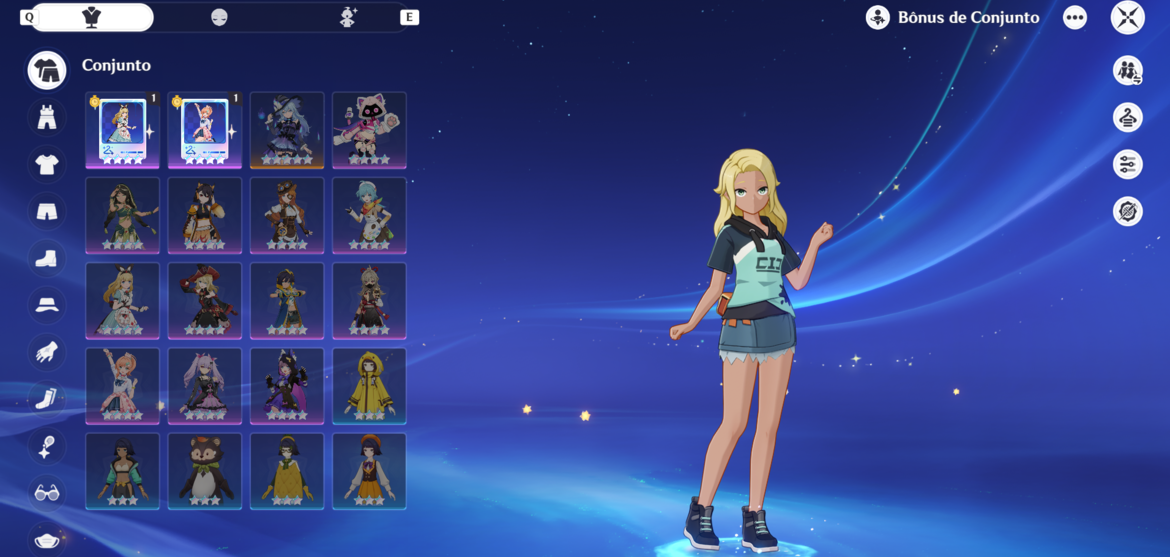Open the Bônus de Conjunto panel
Screen dimensions: 1170x557
tap(952, 18)
